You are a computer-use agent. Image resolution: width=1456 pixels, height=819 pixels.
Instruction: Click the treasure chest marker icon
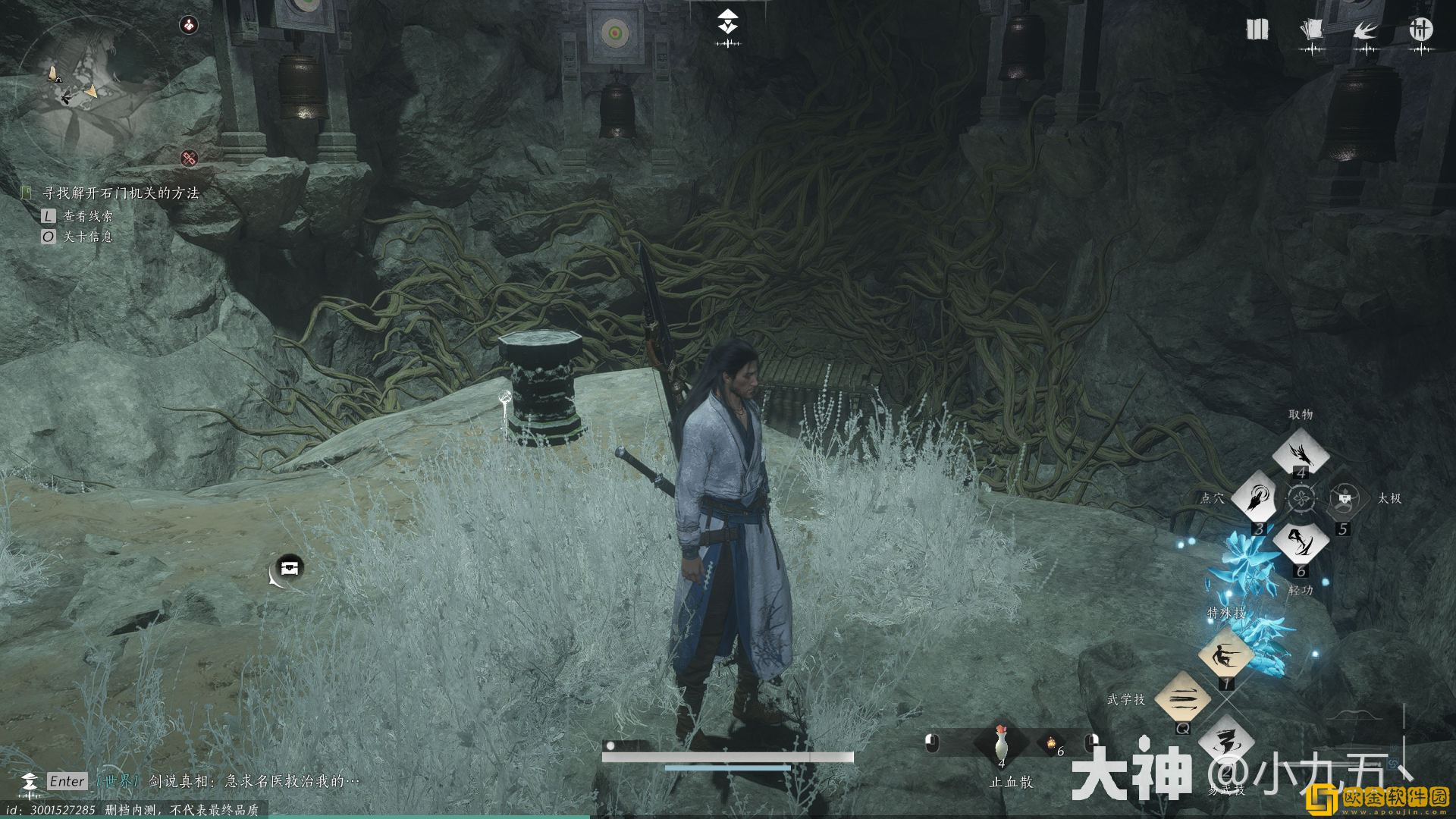tap(289, 567)
